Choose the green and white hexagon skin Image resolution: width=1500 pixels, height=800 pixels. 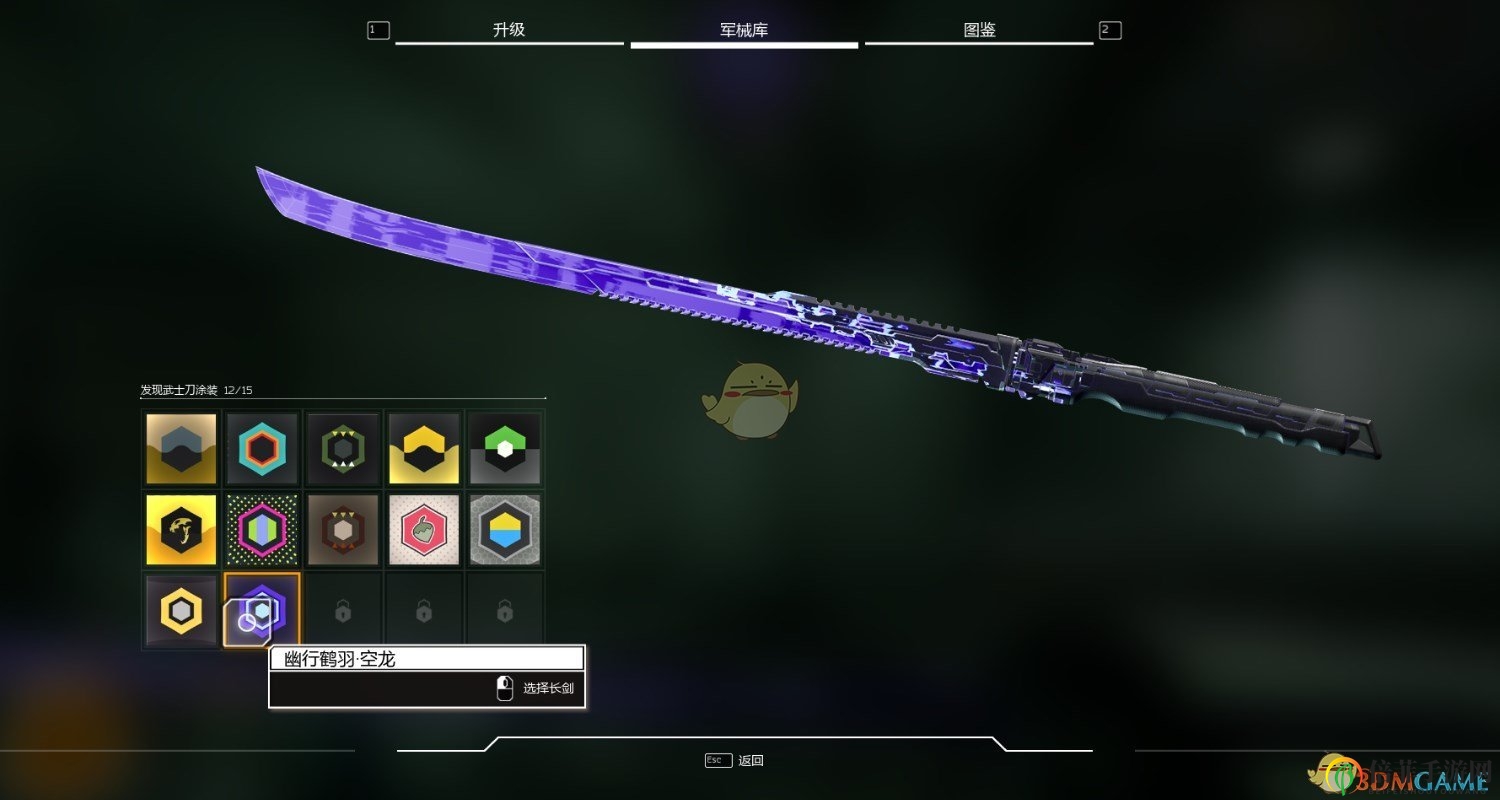click(505, 447)
